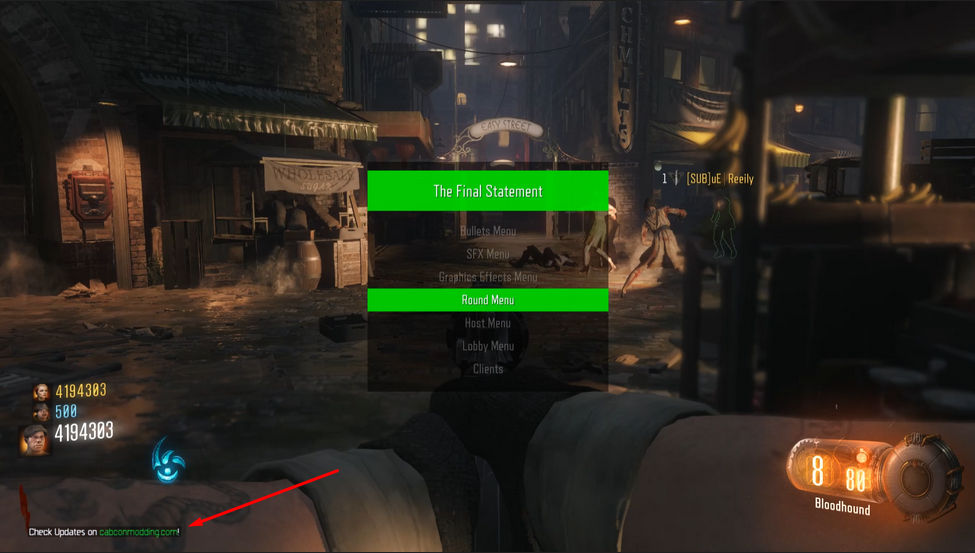Select Lobby Menu entry

(488, 346)
